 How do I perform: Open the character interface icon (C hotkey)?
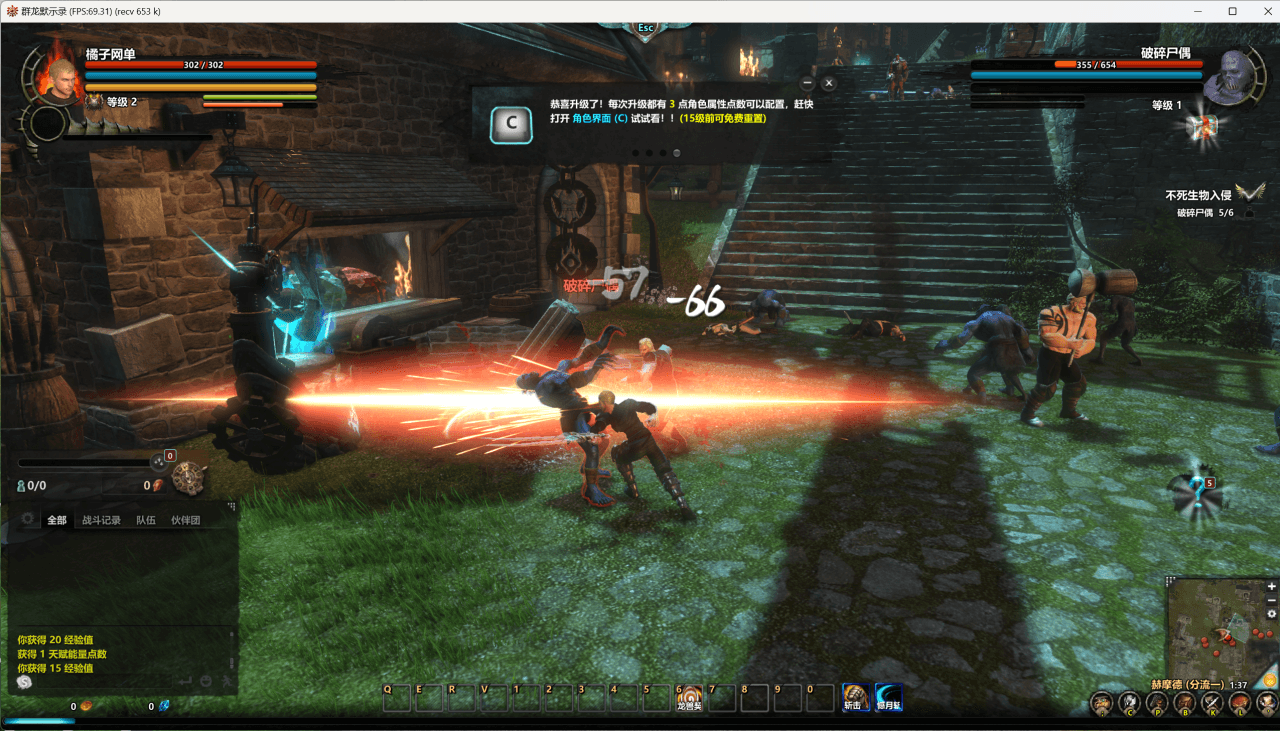pyautogui.click(x=1130, y=702)
